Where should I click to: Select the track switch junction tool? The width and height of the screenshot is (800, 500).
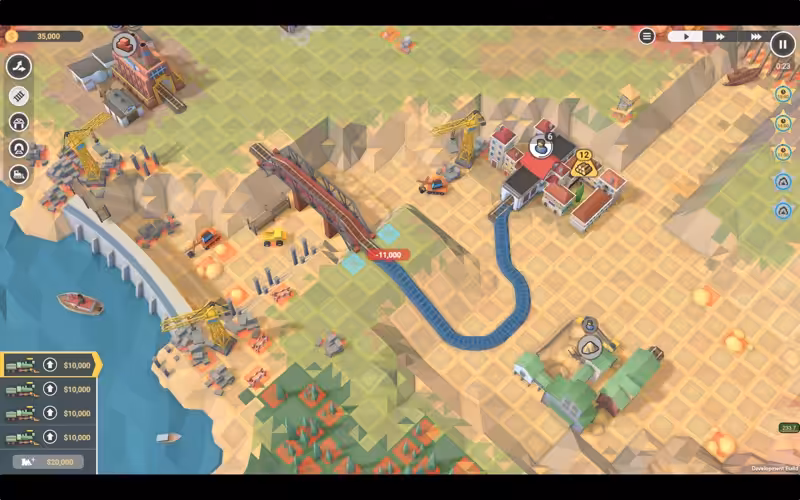(x=19, y=67)
